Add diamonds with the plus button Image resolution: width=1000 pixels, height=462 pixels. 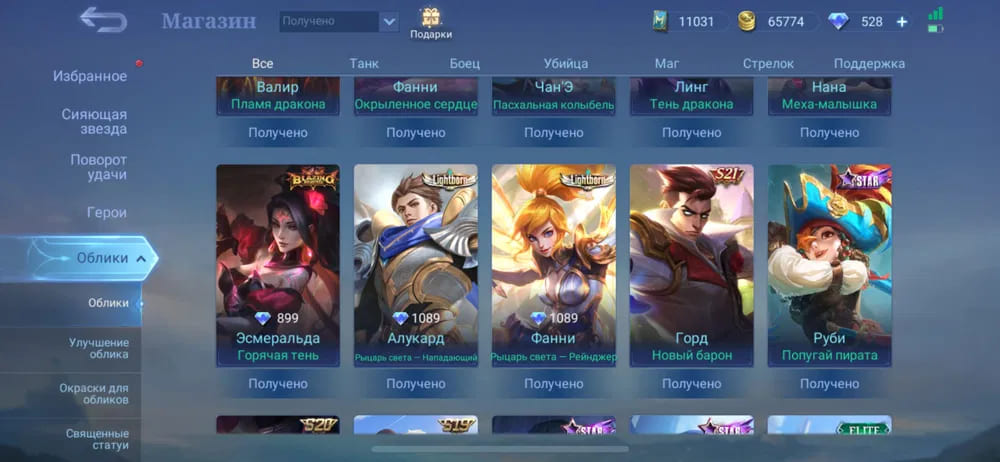(x=902, y=21)
